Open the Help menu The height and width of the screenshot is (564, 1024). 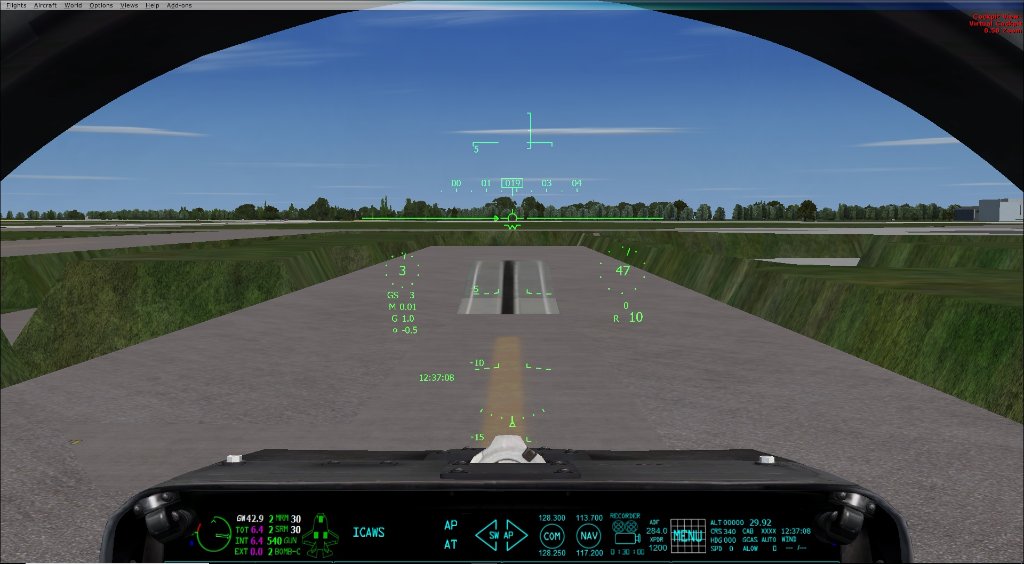153,5
